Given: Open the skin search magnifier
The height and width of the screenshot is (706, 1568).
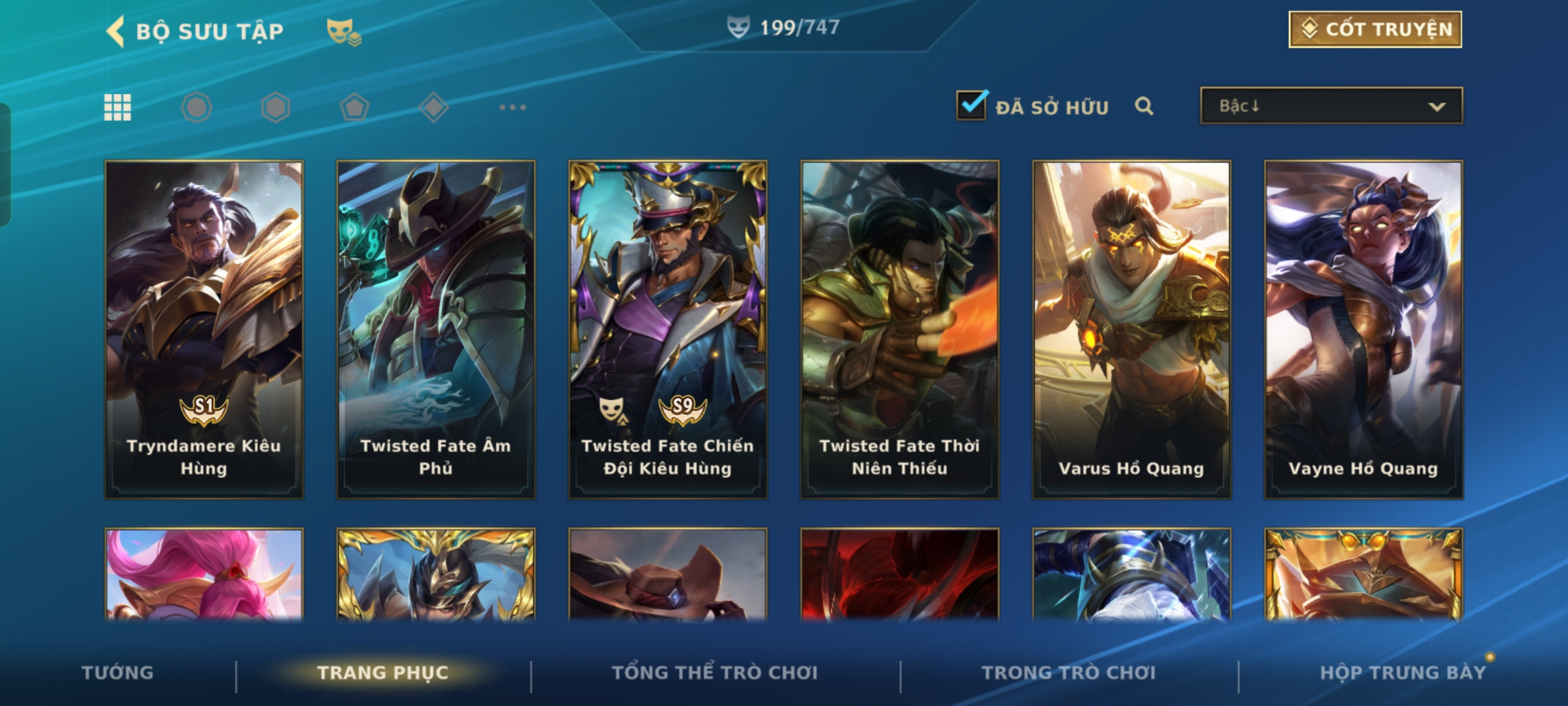Looking at the screenshot, I should coord(1143,106).
